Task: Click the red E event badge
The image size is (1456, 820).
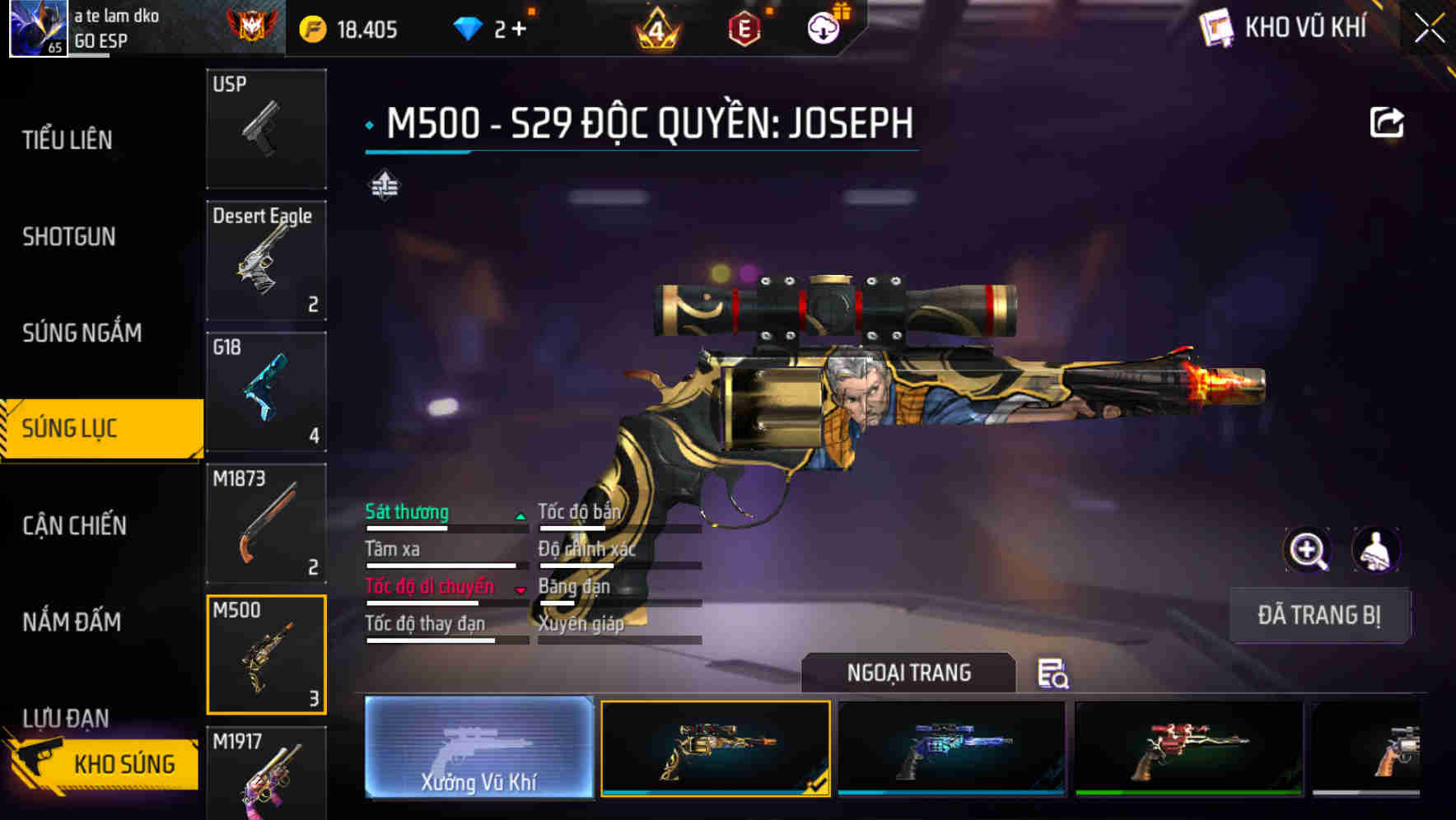Action: (746, 27)
